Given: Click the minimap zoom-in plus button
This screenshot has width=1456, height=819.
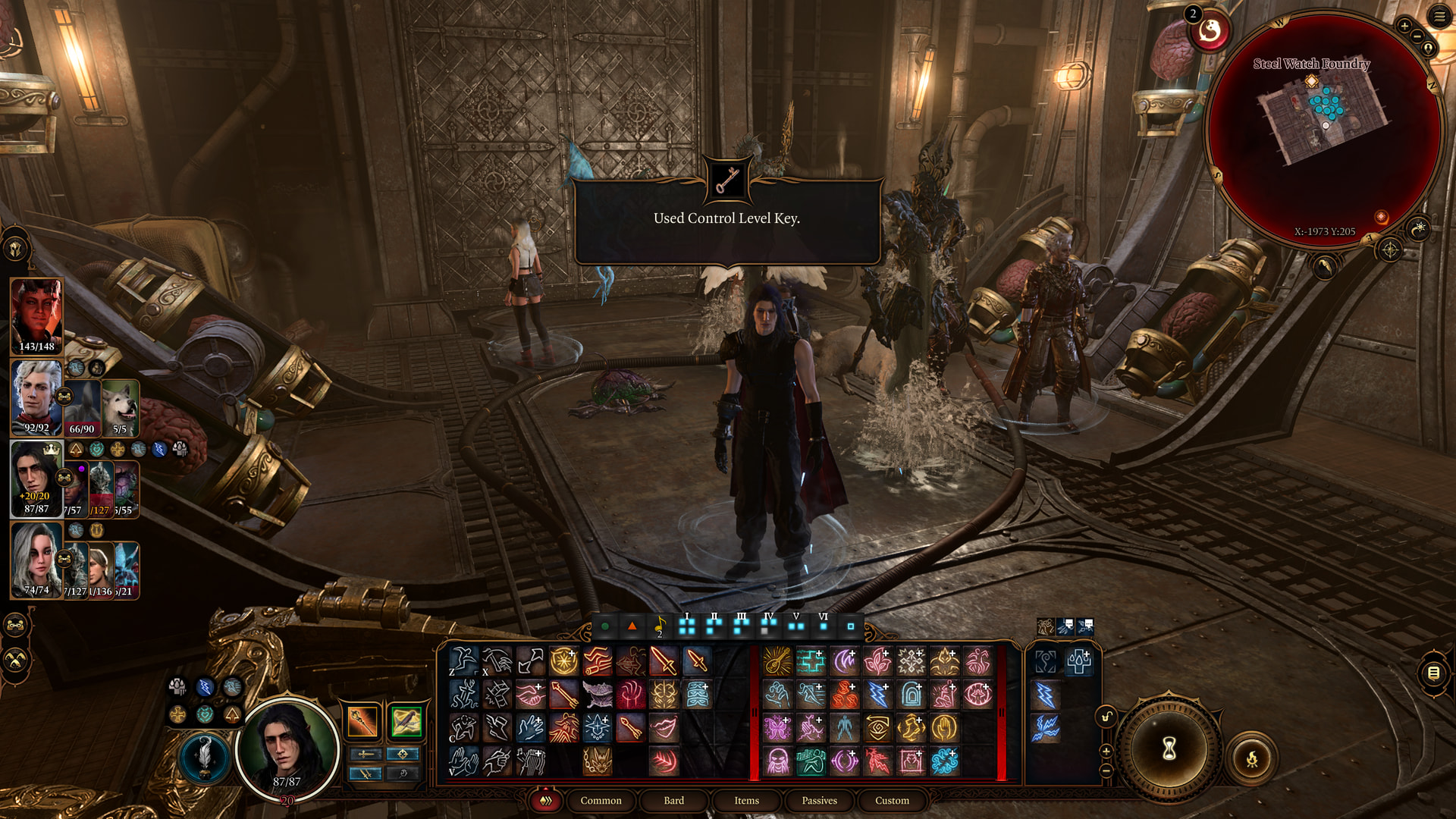Looking at the screenshot, I should tap(1404, 27).
